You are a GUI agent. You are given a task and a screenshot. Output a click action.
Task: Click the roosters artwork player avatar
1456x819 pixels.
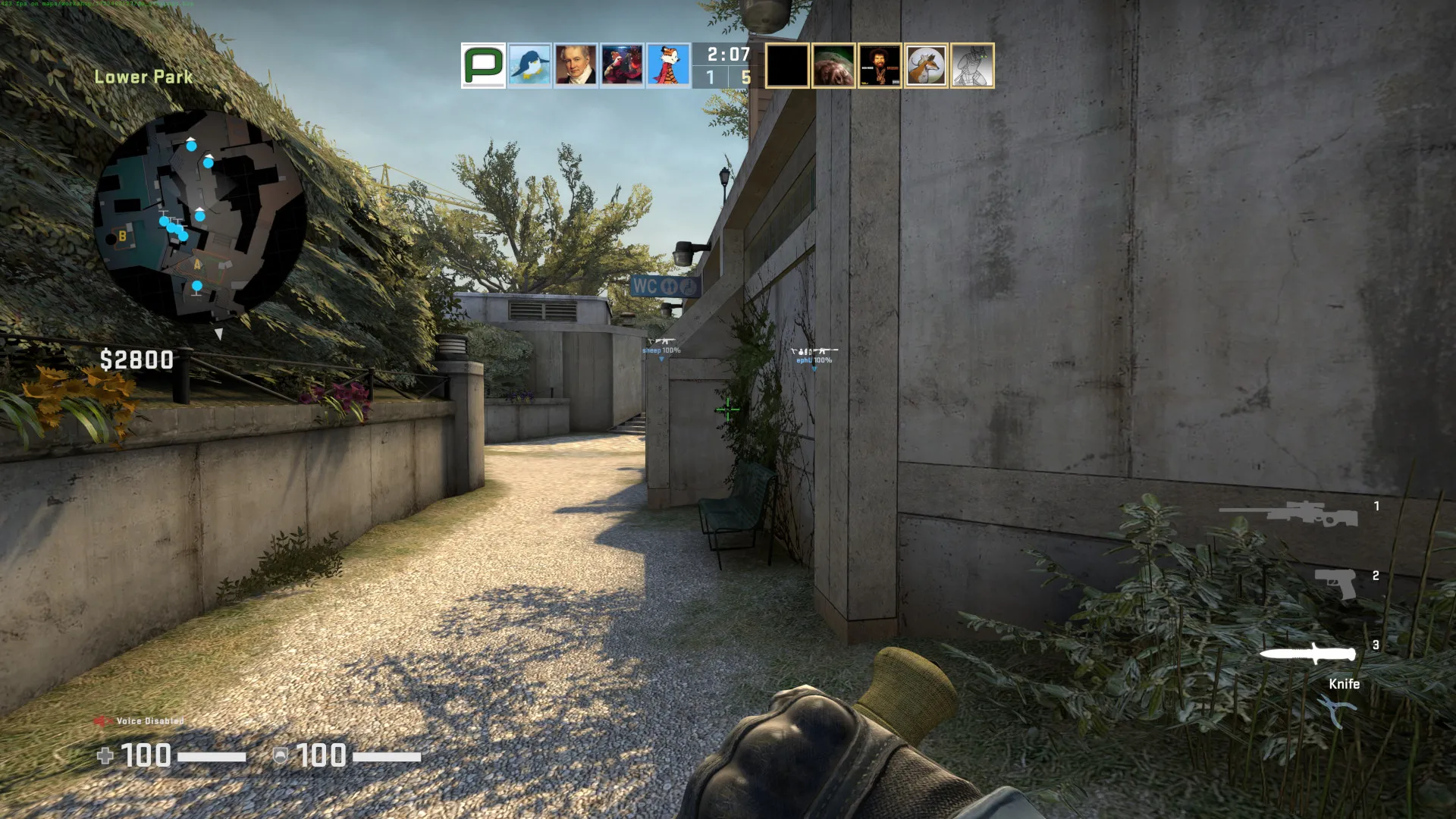(622, 65)
